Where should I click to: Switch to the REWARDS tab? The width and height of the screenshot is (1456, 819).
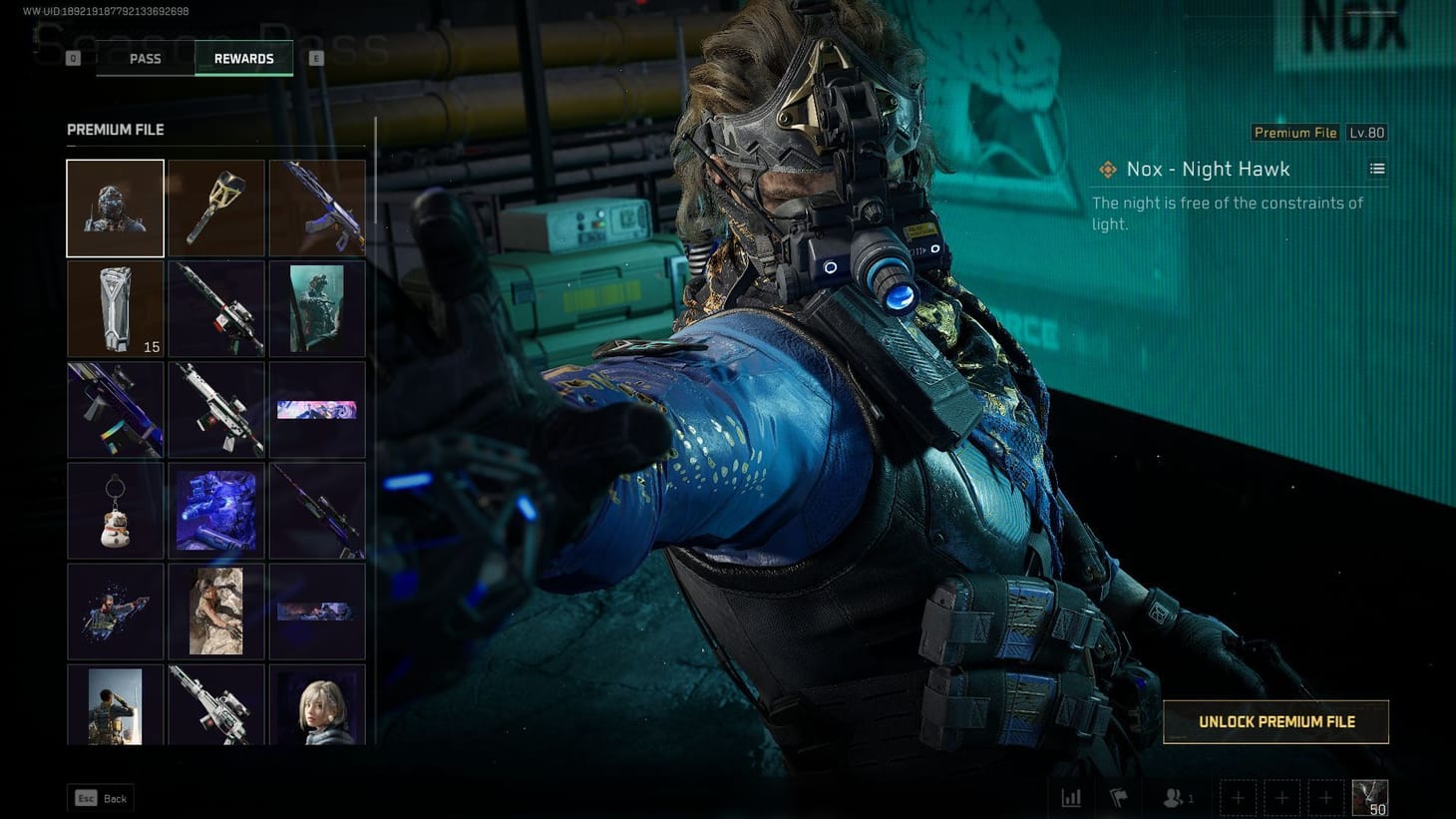(x=243, y=58)
